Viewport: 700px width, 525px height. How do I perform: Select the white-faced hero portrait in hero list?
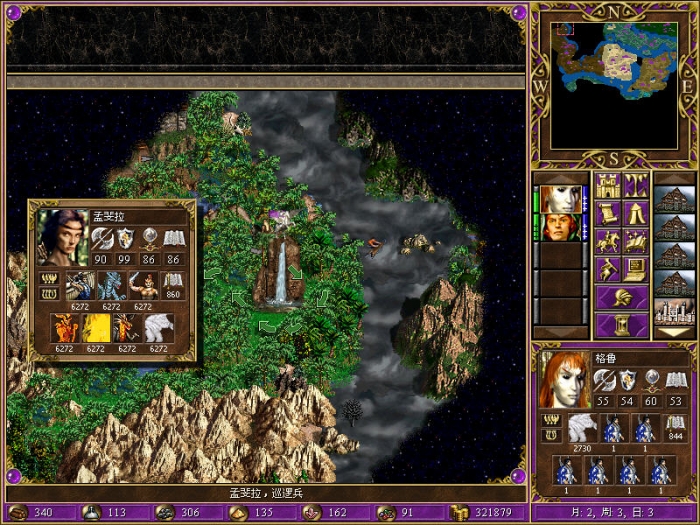pos(562,199)
